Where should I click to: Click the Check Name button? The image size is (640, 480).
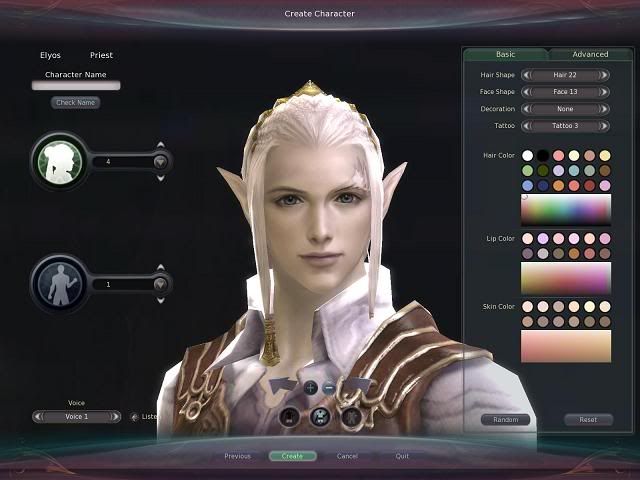coord(76,102)
